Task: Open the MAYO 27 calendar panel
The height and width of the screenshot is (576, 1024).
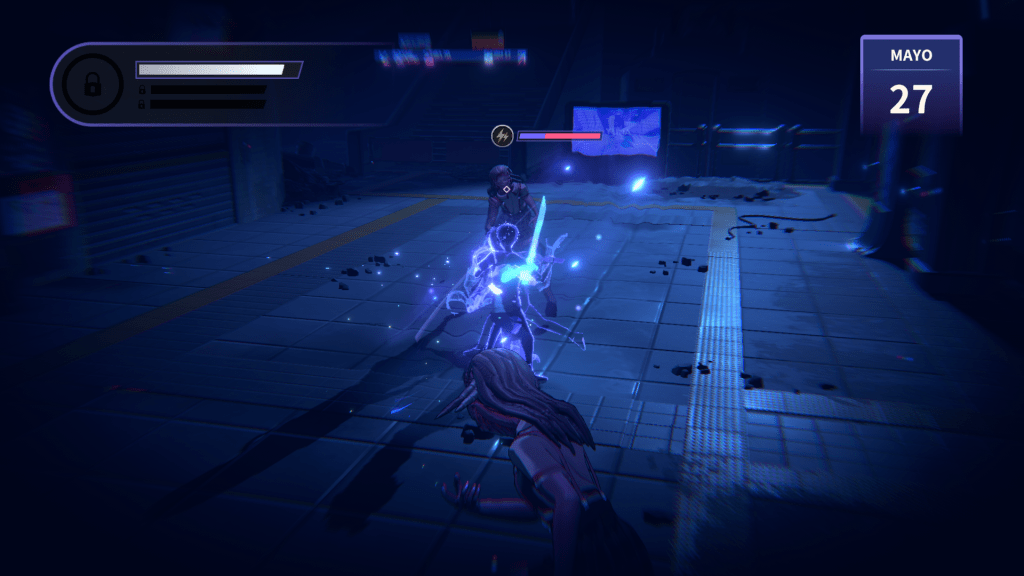Action: pyautogui.click(x=910, y=85)
